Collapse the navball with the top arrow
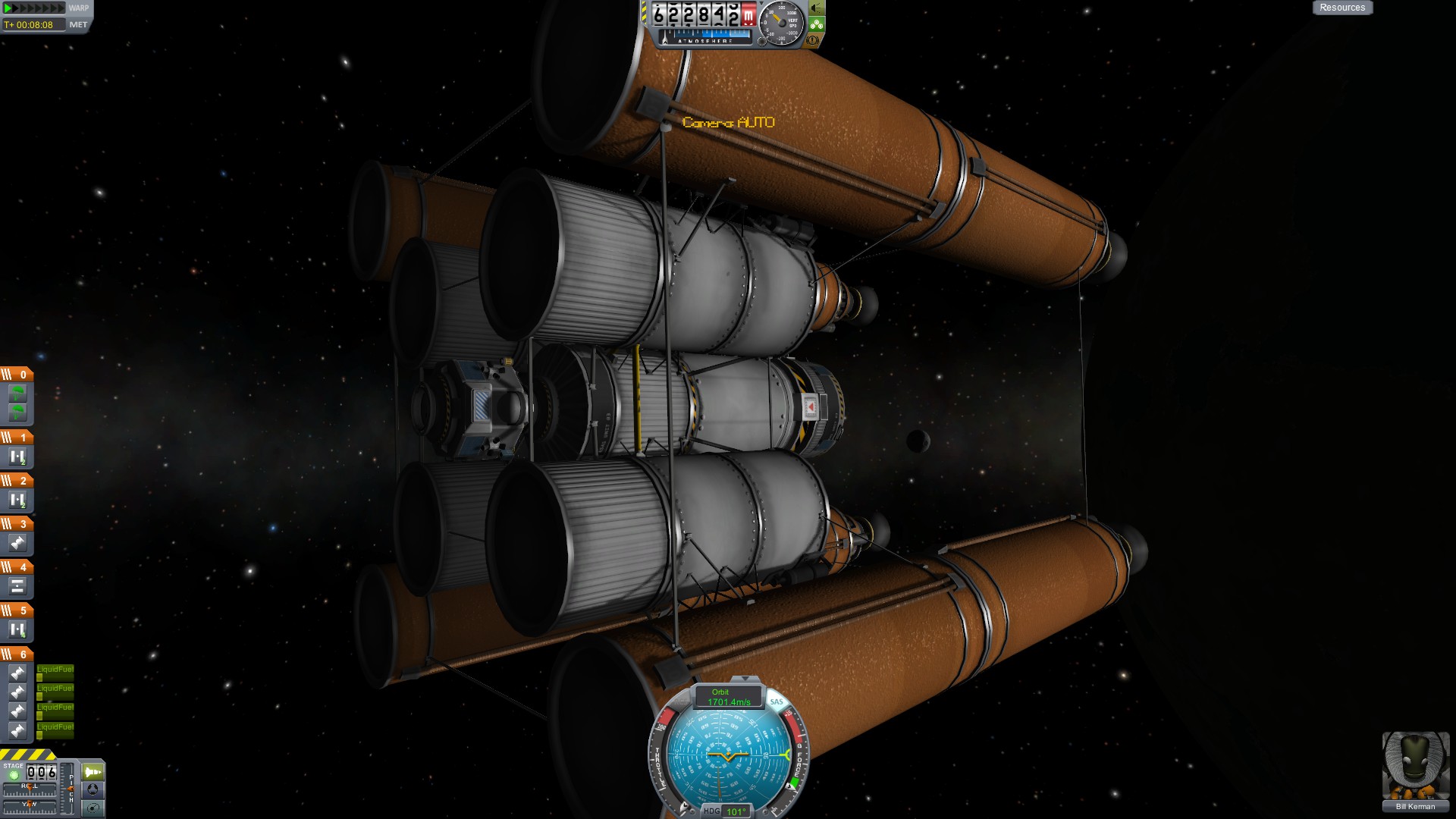This screenshot has height=819, width=1456. tap(745, 679)
